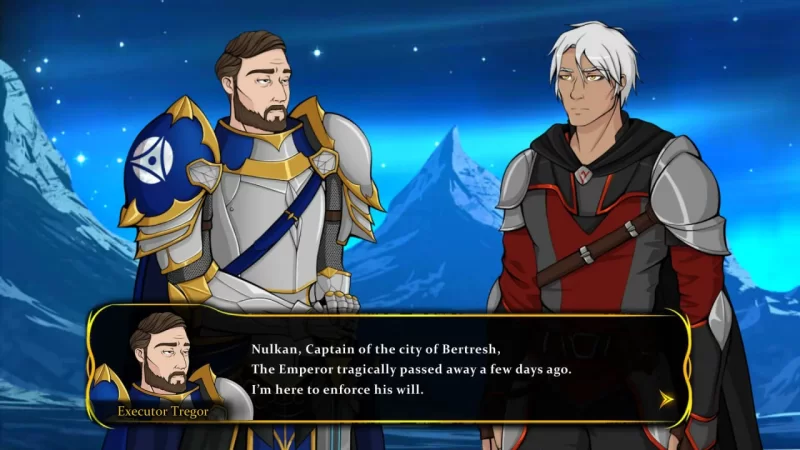This screenshot has width=800, height=450.
Task: Click the yellow arrow to continue dialogue
Action: click(x=667, y=398)
